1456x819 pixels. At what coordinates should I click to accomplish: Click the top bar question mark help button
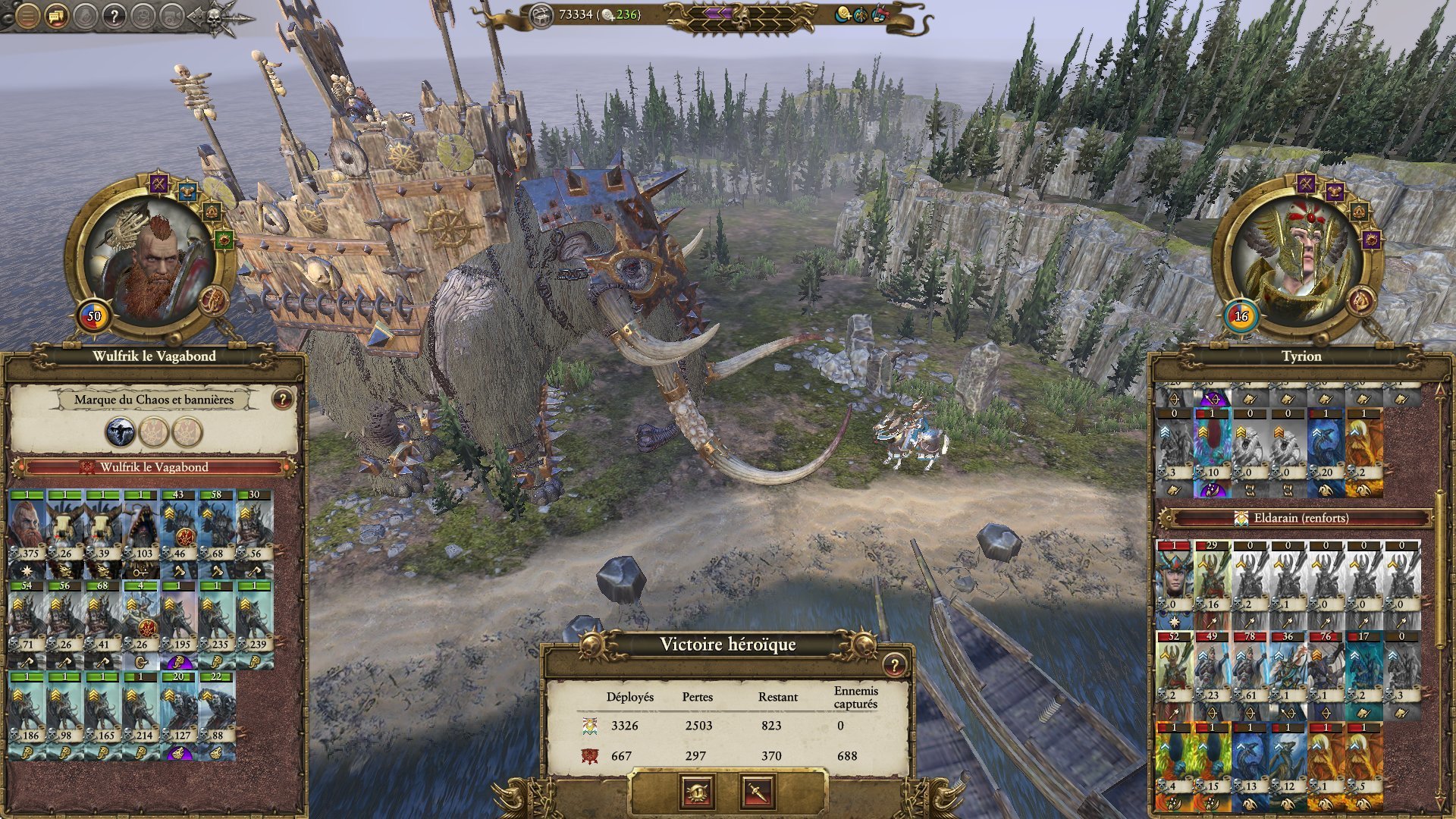(114, 15)
